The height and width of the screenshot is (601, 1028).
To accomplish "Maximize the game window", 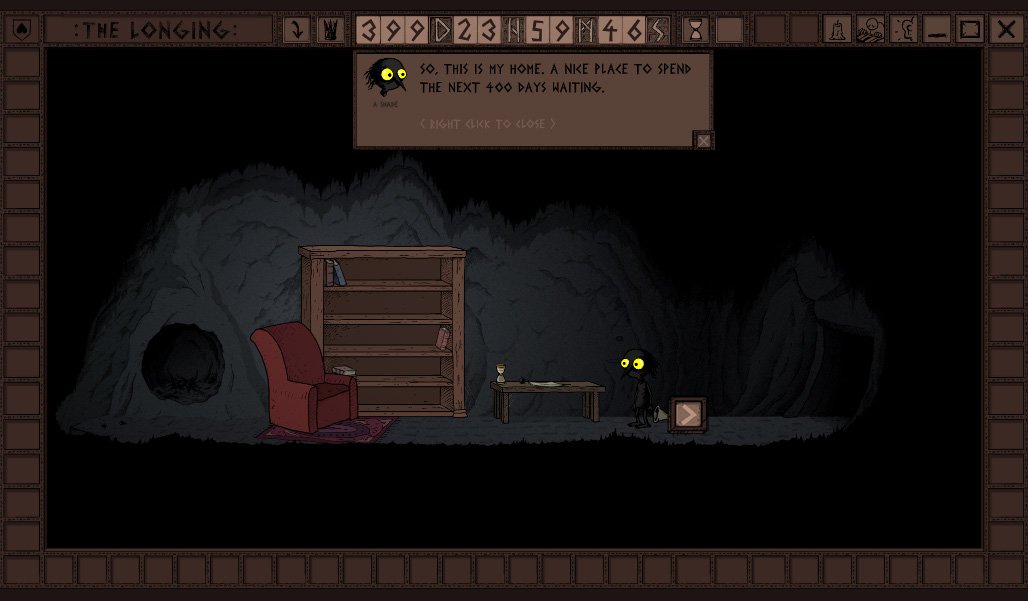I will pyautogui.click(x=970, y=30).
